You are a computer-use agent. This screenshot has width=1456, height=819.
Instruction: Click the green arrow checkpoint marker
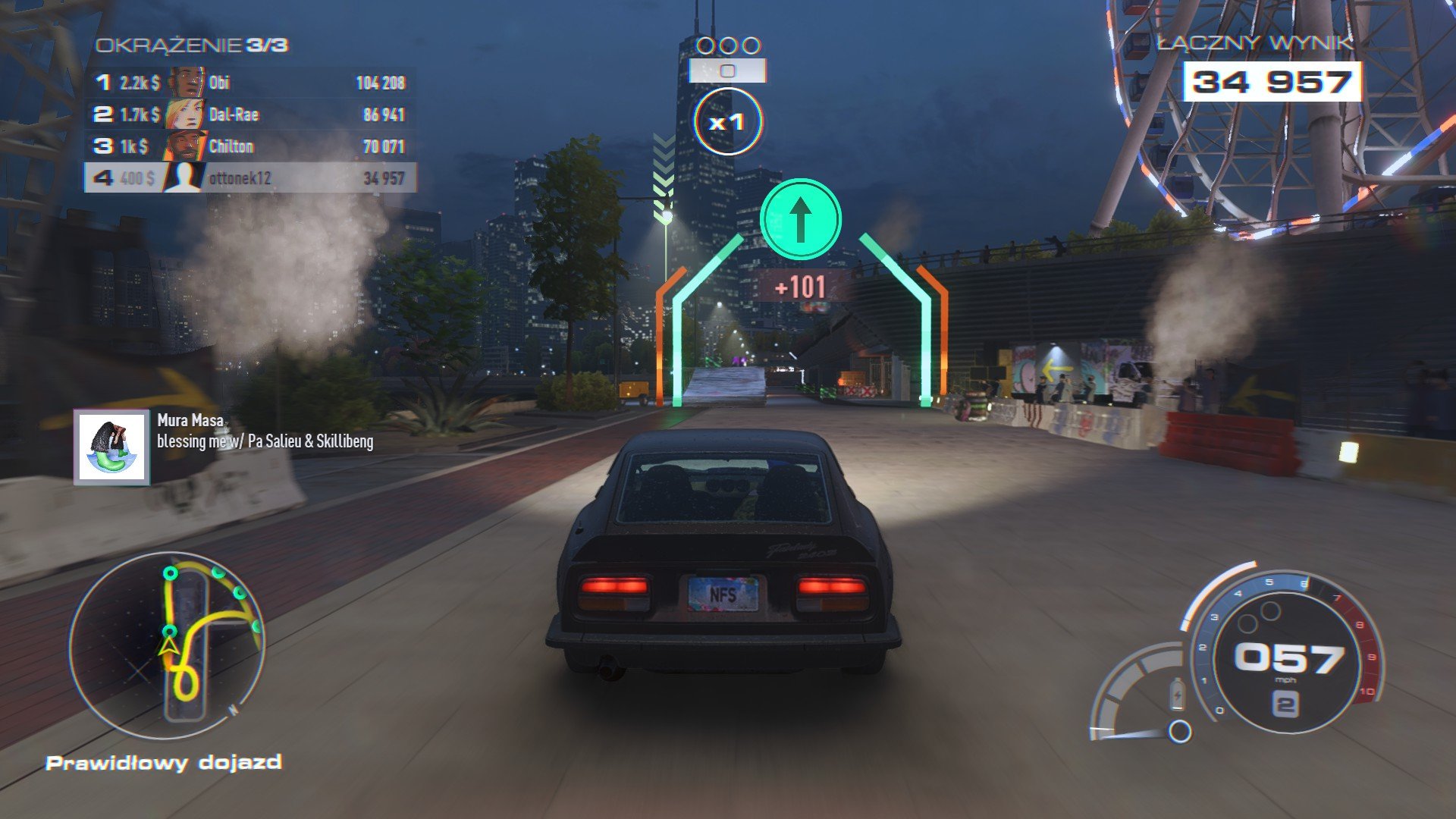[800, 219]
